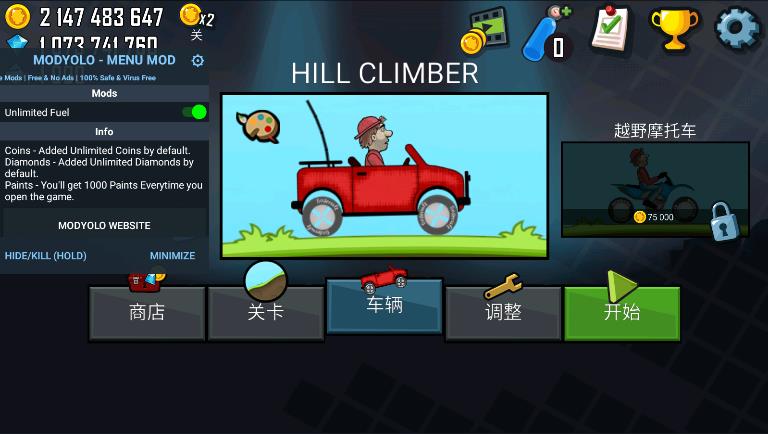Watch video for coins icon

click(485, 30)
